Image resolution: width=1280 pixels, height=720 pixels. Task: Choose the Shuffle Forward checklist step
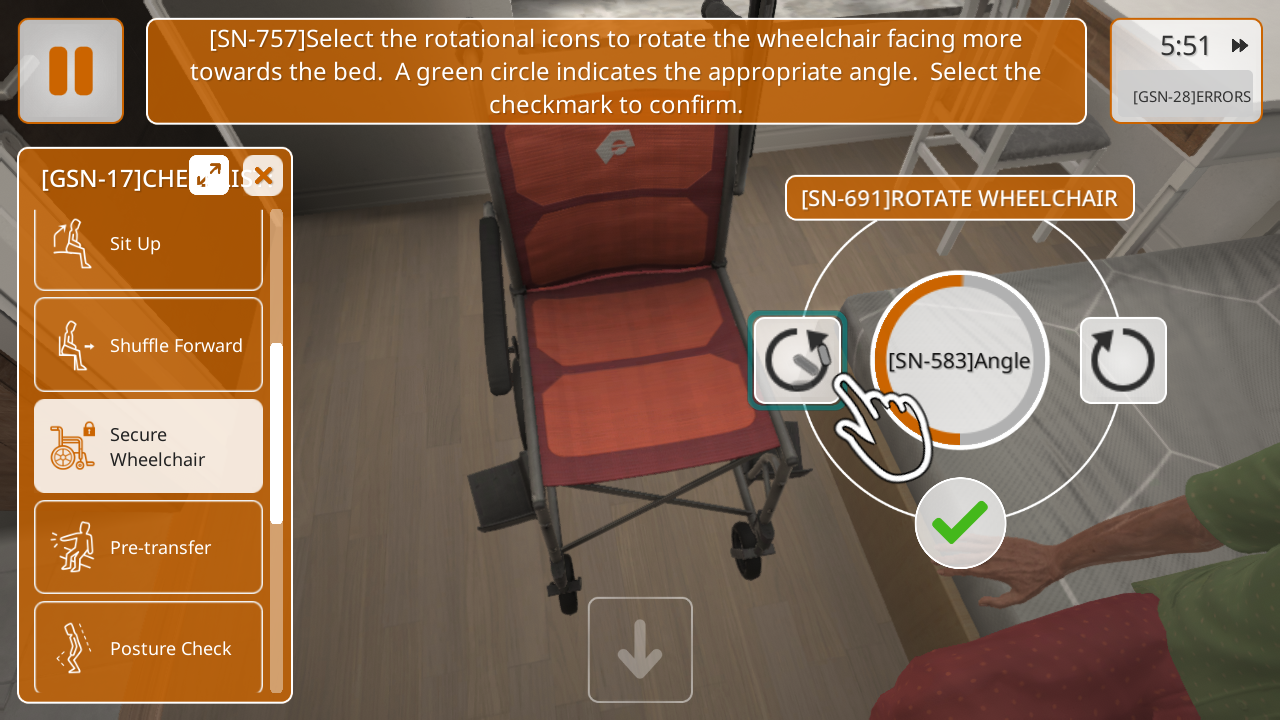tap(148, 345)
